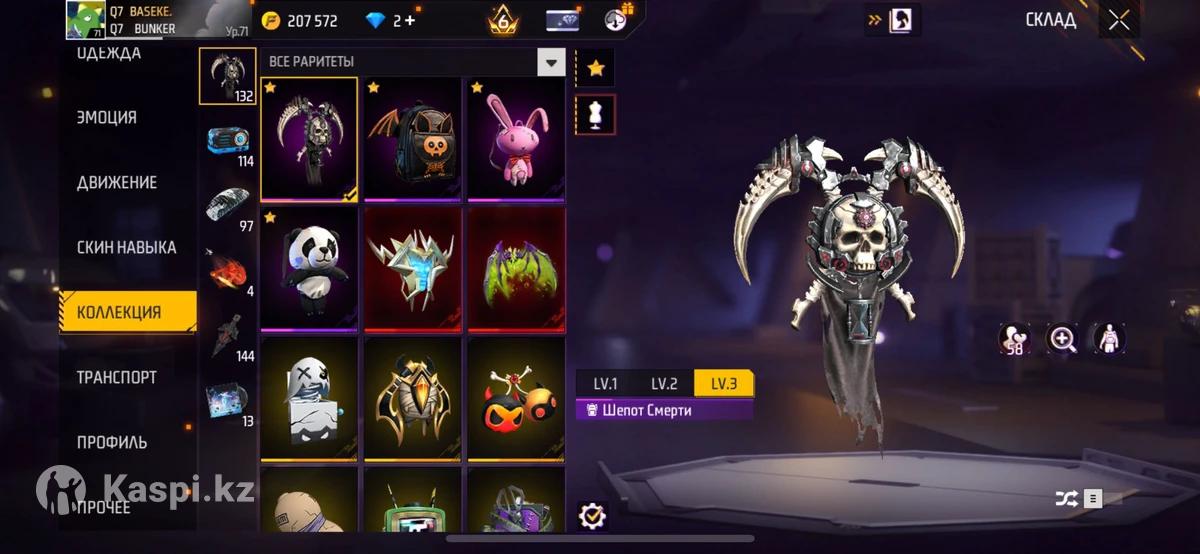1200x554 pixels.
Task: Pick the green bat-wing backpack
Action: pyautogui.click(x=516, y=268)
